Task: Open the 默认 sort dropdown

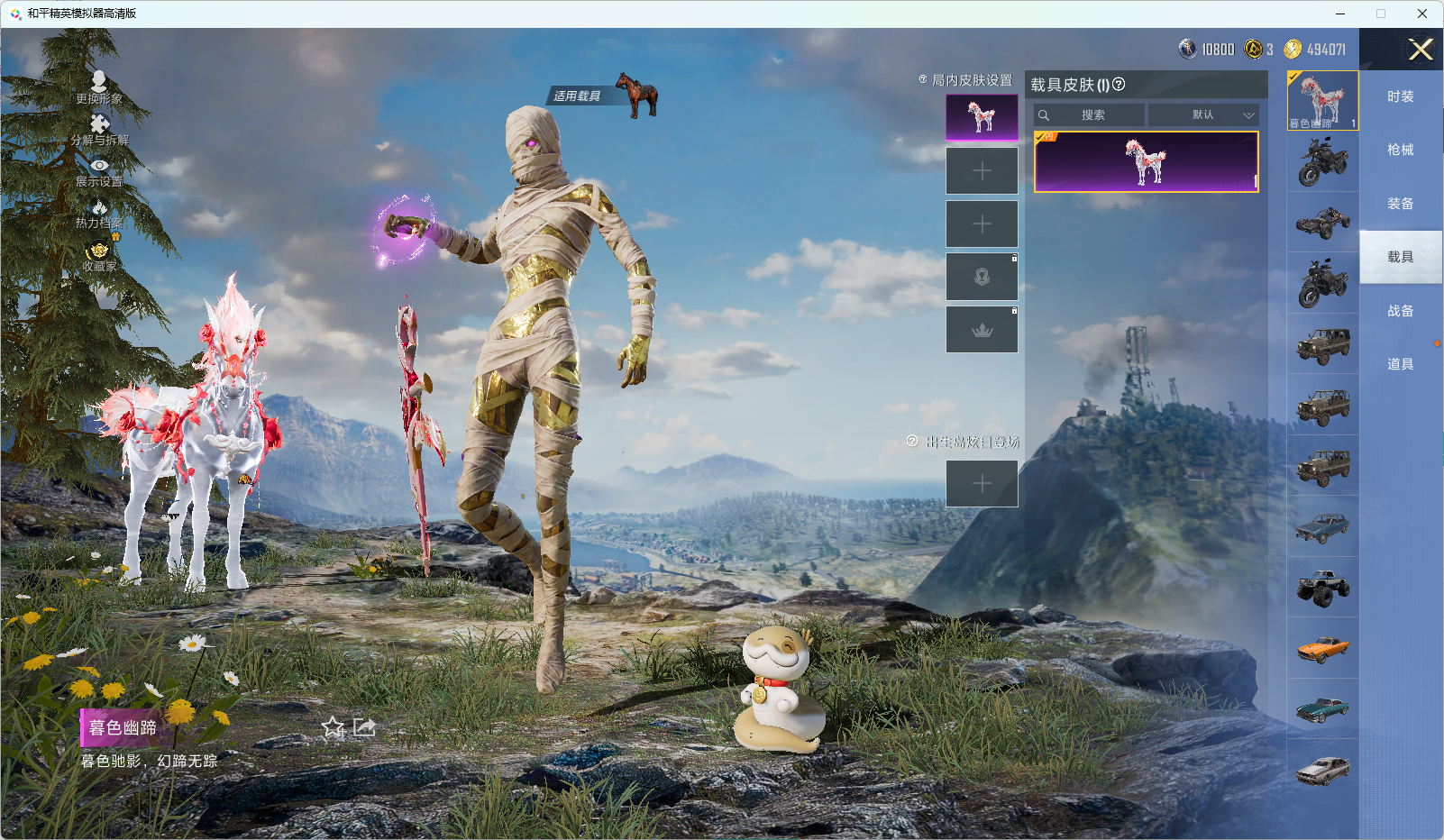Action: click(x=1203, y=115)
